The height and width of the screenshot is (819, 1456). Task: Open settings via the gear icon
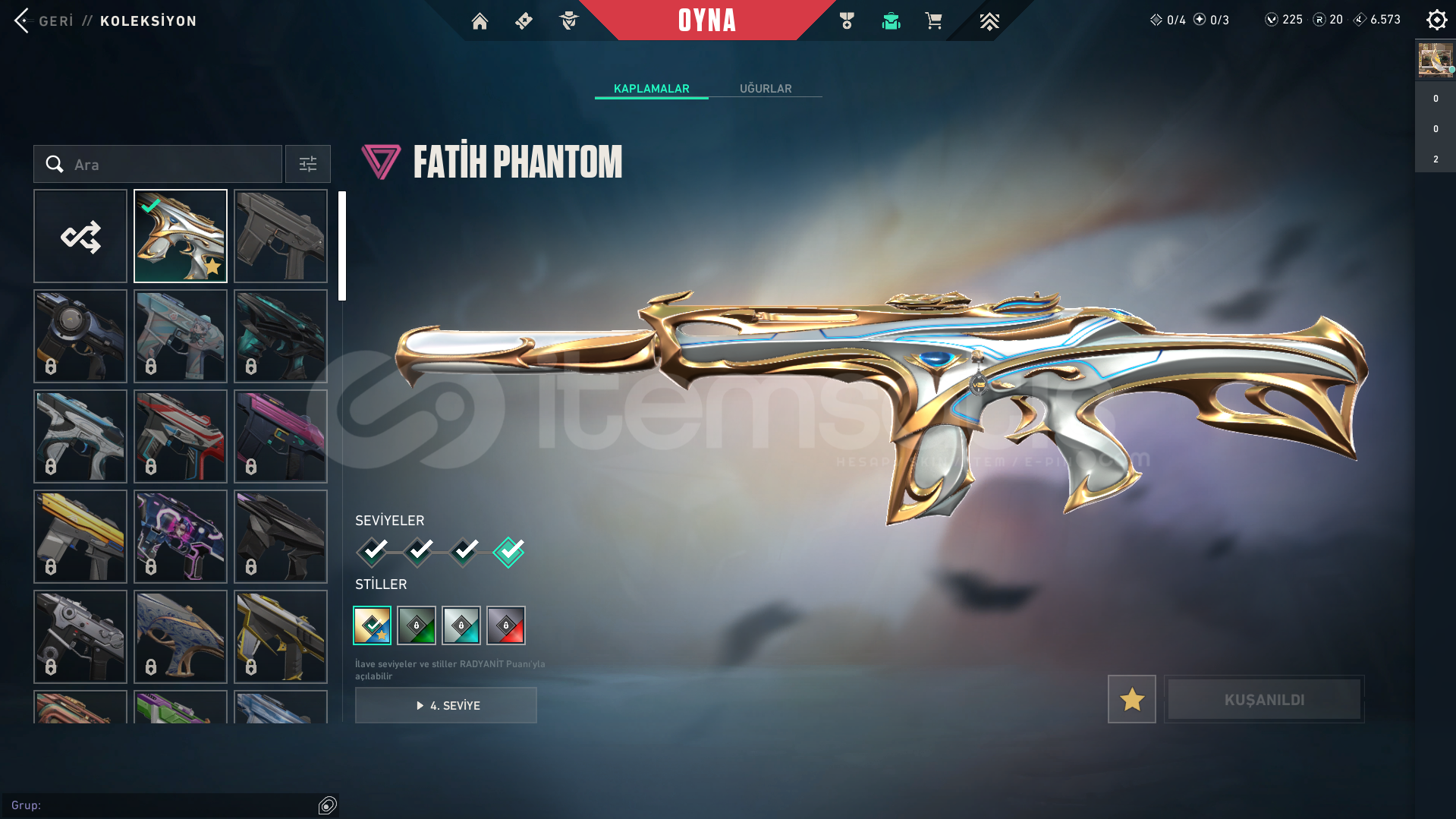1436,20
